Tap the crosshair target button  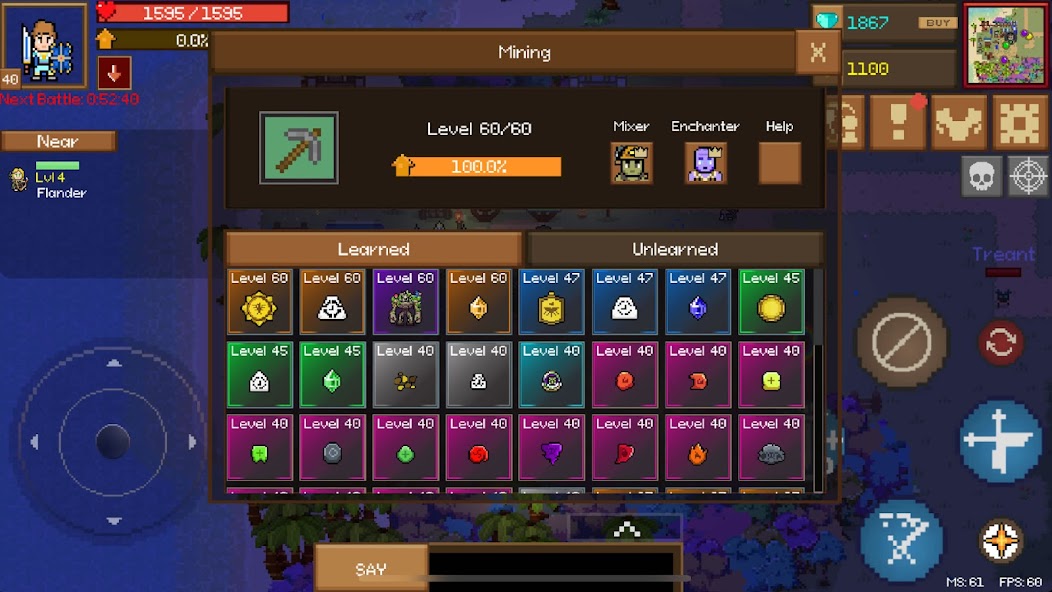(1027, 176)
